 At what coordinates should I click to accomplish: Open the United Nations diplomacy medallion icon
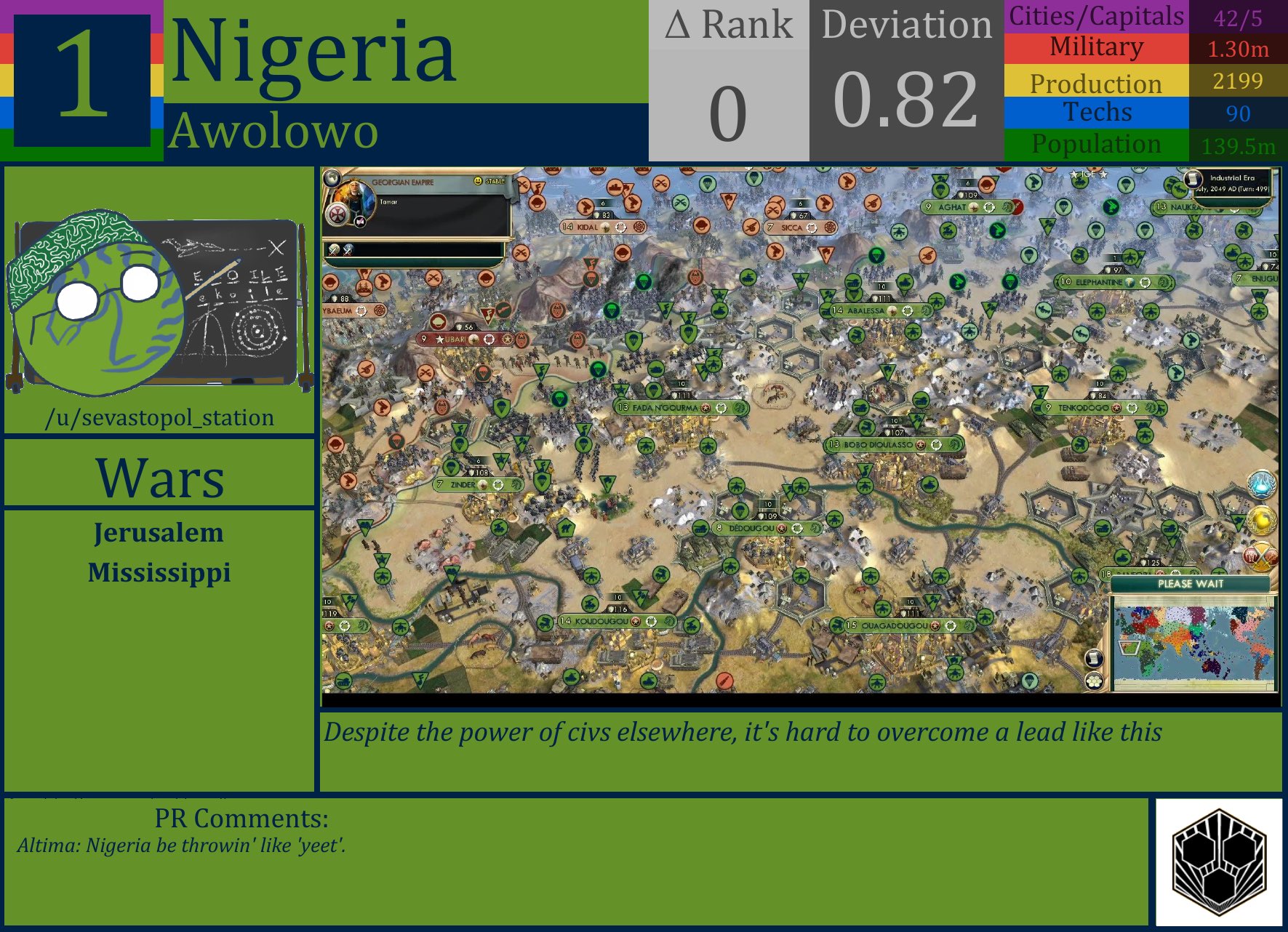pyautogui.click(x=1262, y=483)
